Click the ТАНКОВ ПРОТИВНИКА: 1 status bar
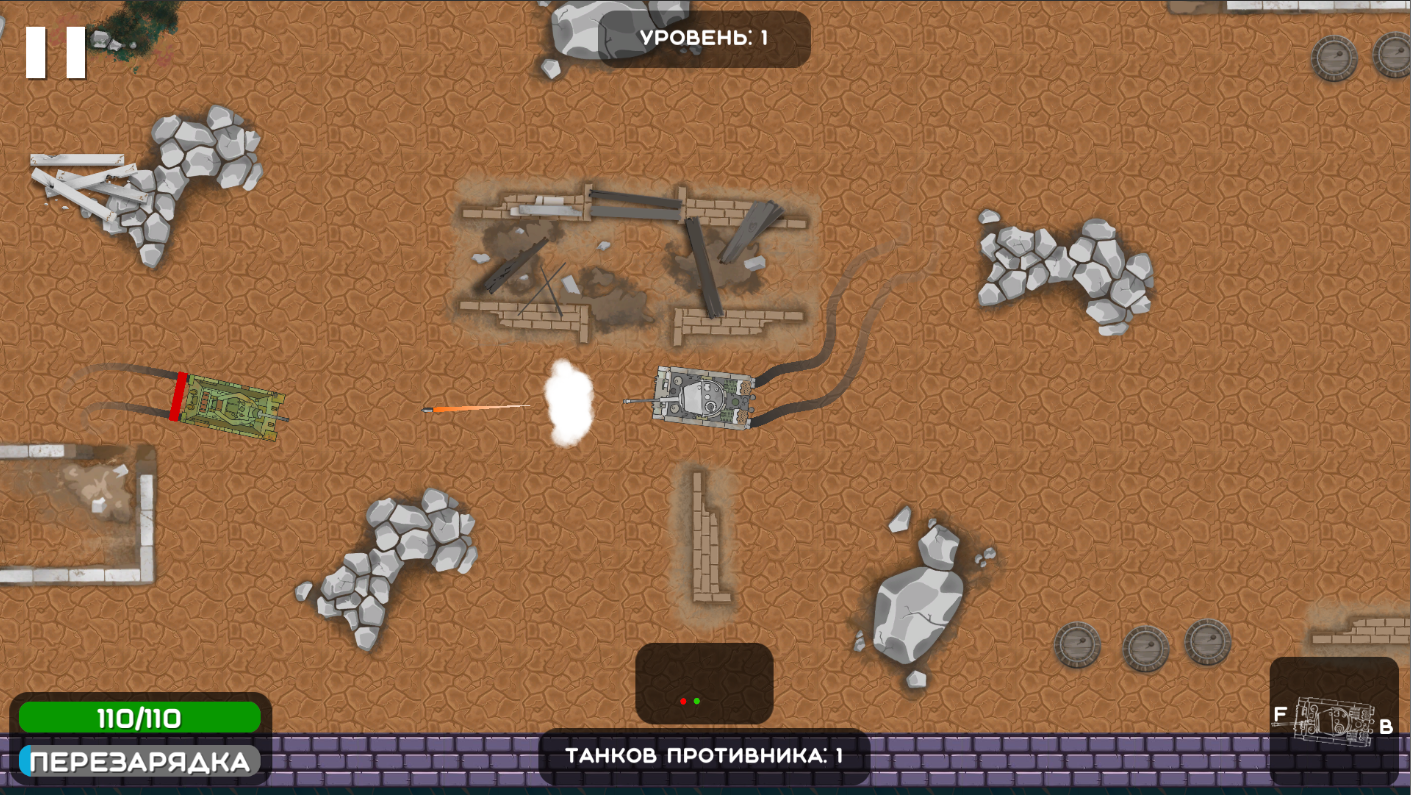This screenshot has height=795, width=1411. [x=704, y=757]
